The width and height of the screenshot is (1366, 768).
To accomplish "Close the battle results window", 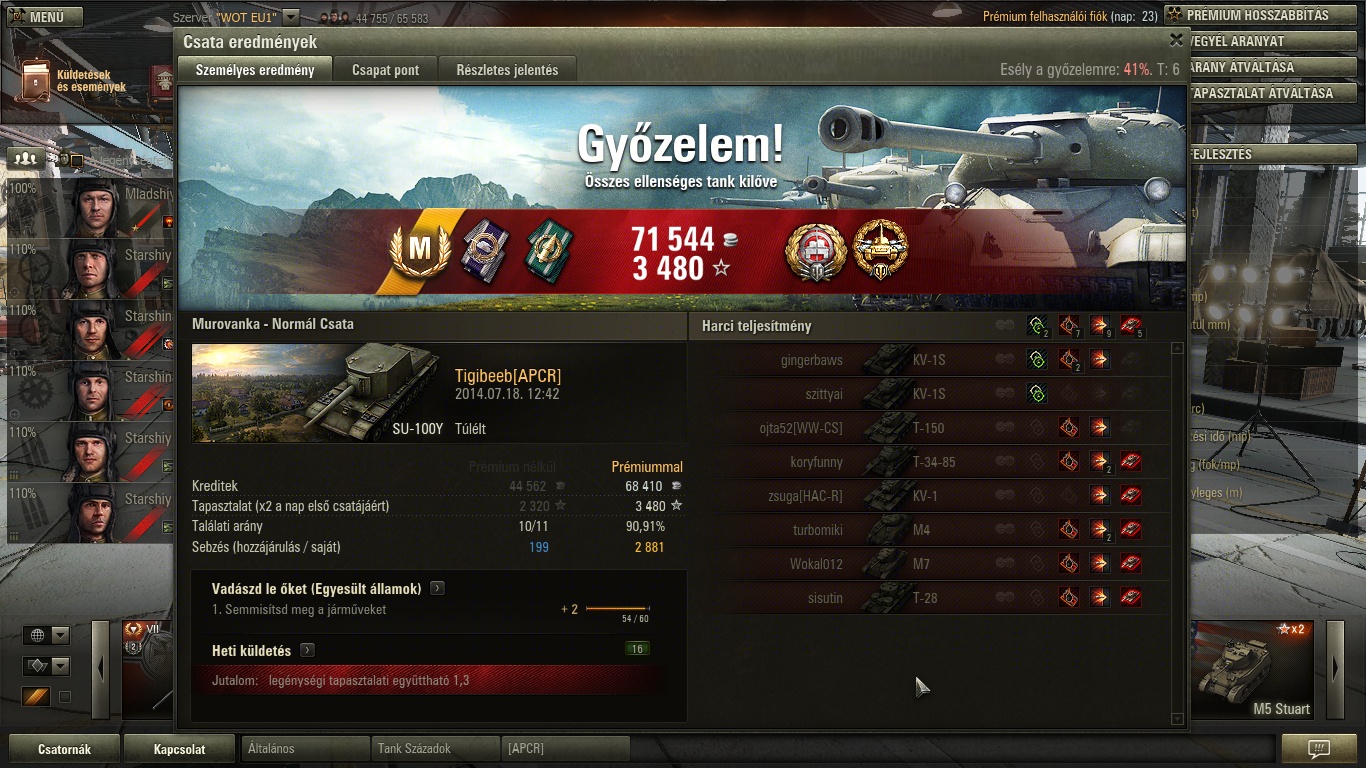I will click(x=1176, y=40).
